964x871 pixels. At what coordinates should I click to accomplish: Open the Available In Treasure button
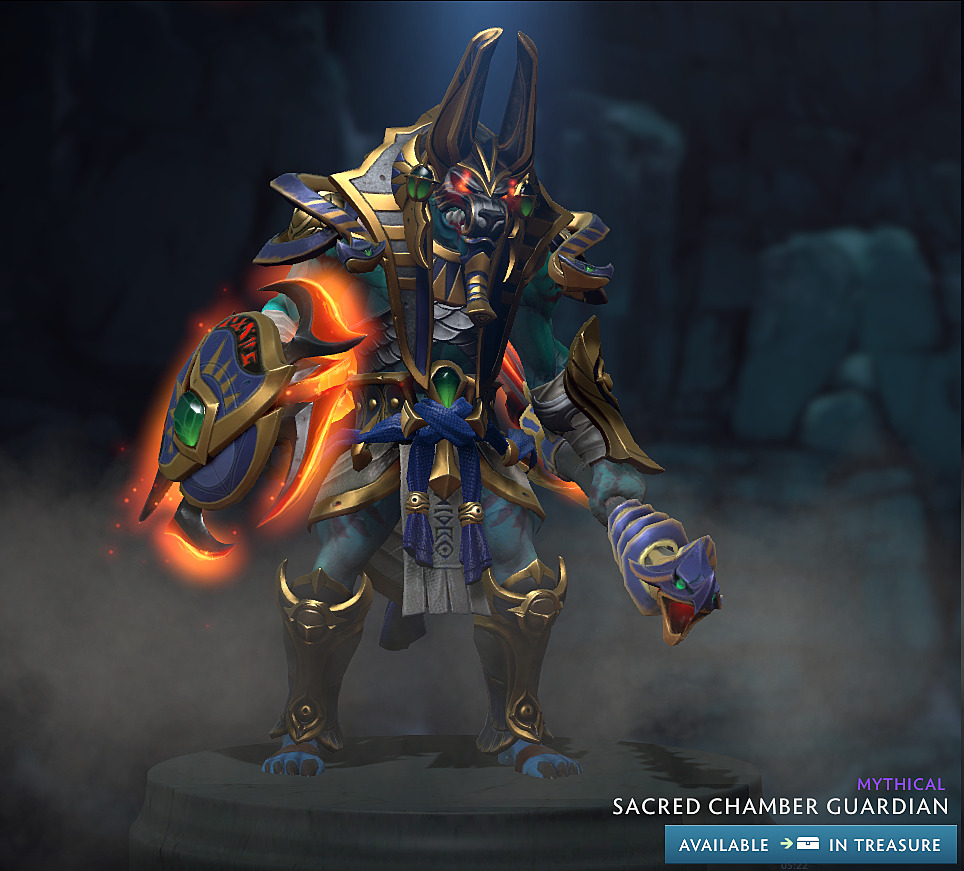tap(810, 844)
